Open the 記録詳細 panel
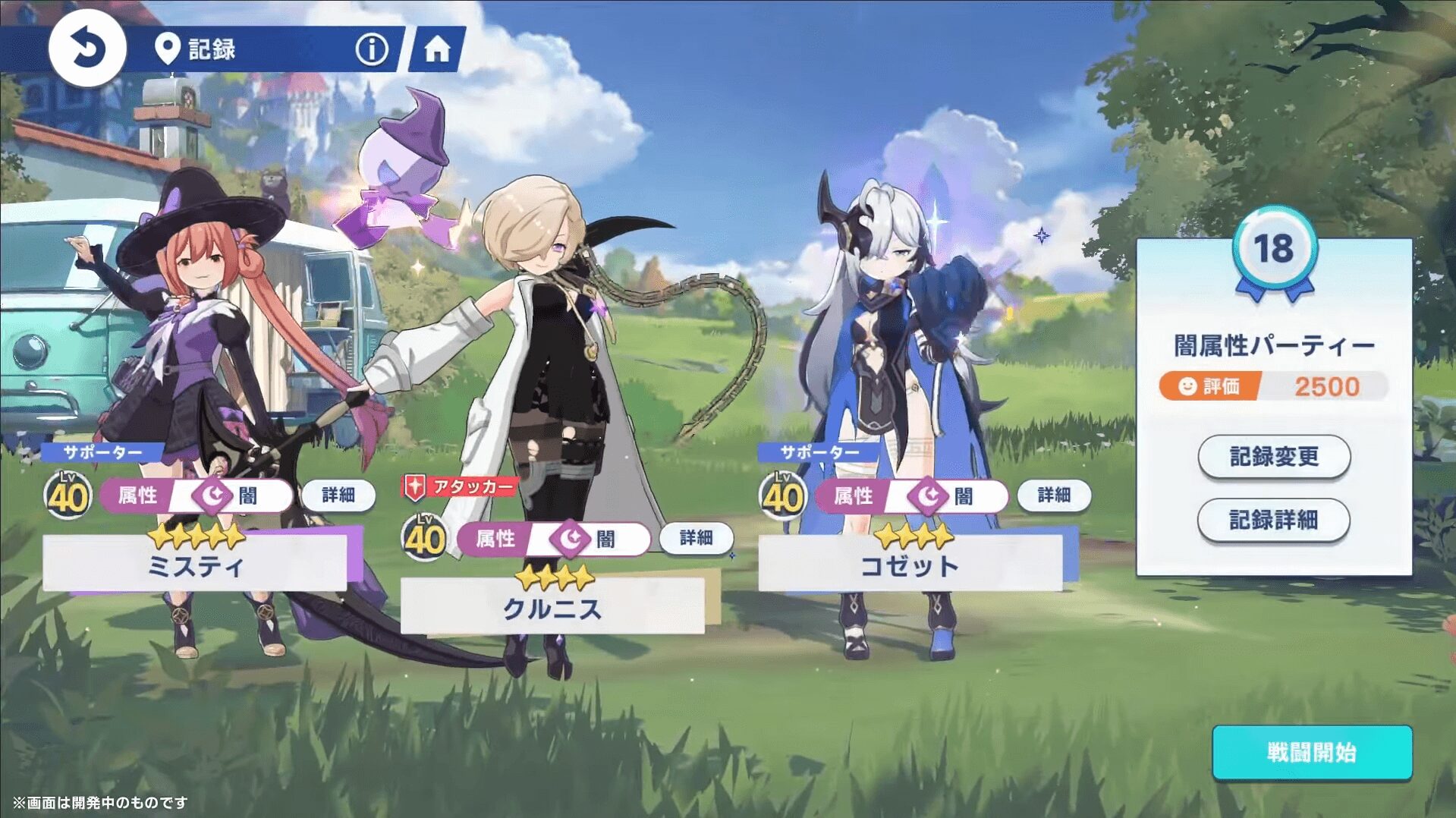 1273,521
